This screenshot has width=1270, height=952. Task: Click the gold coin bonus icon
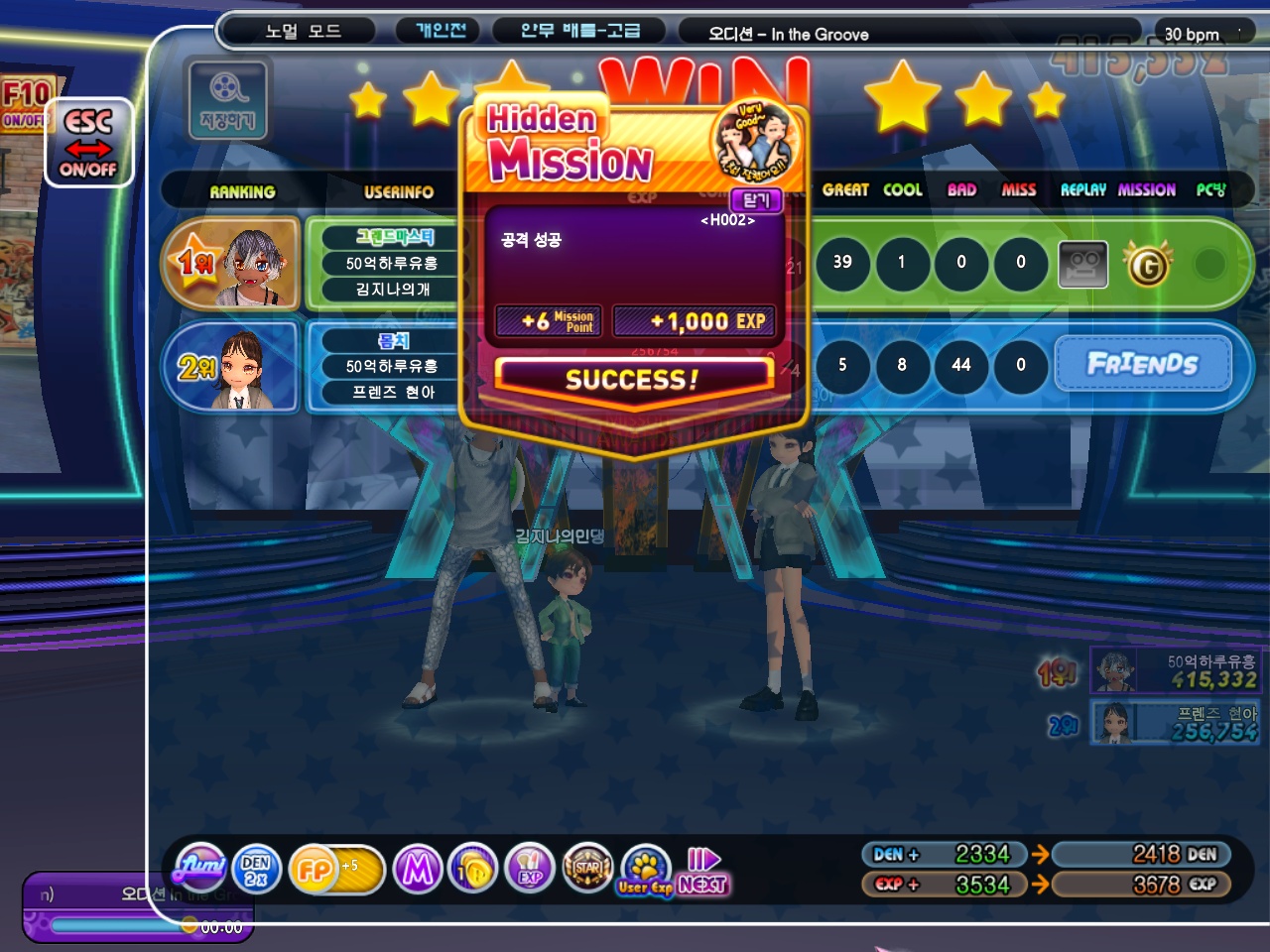click(473, 870)
